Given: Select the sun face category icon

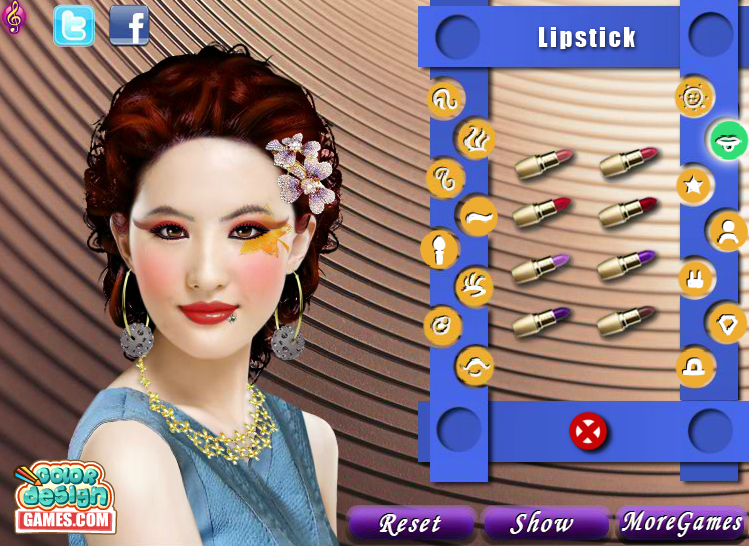Looking at the screenshot, I should point(694,96).
